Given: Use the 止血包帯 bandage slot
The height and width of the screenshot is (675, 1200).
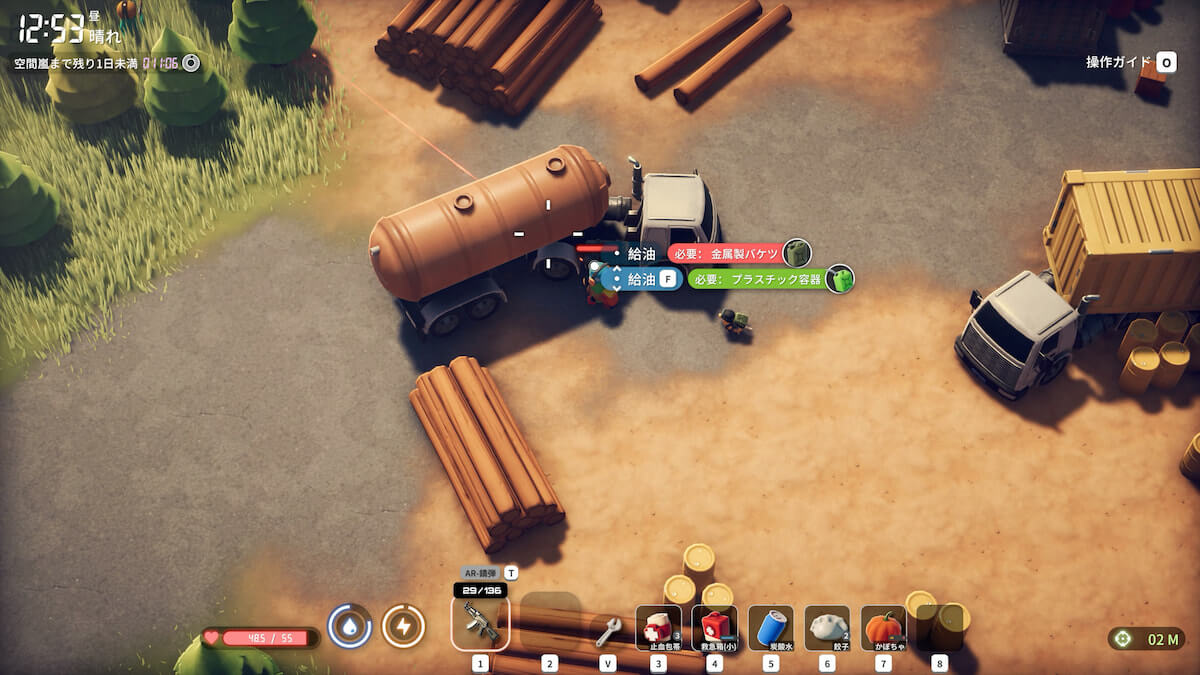Looking at the screenshot, I should (x=658, y=628).
